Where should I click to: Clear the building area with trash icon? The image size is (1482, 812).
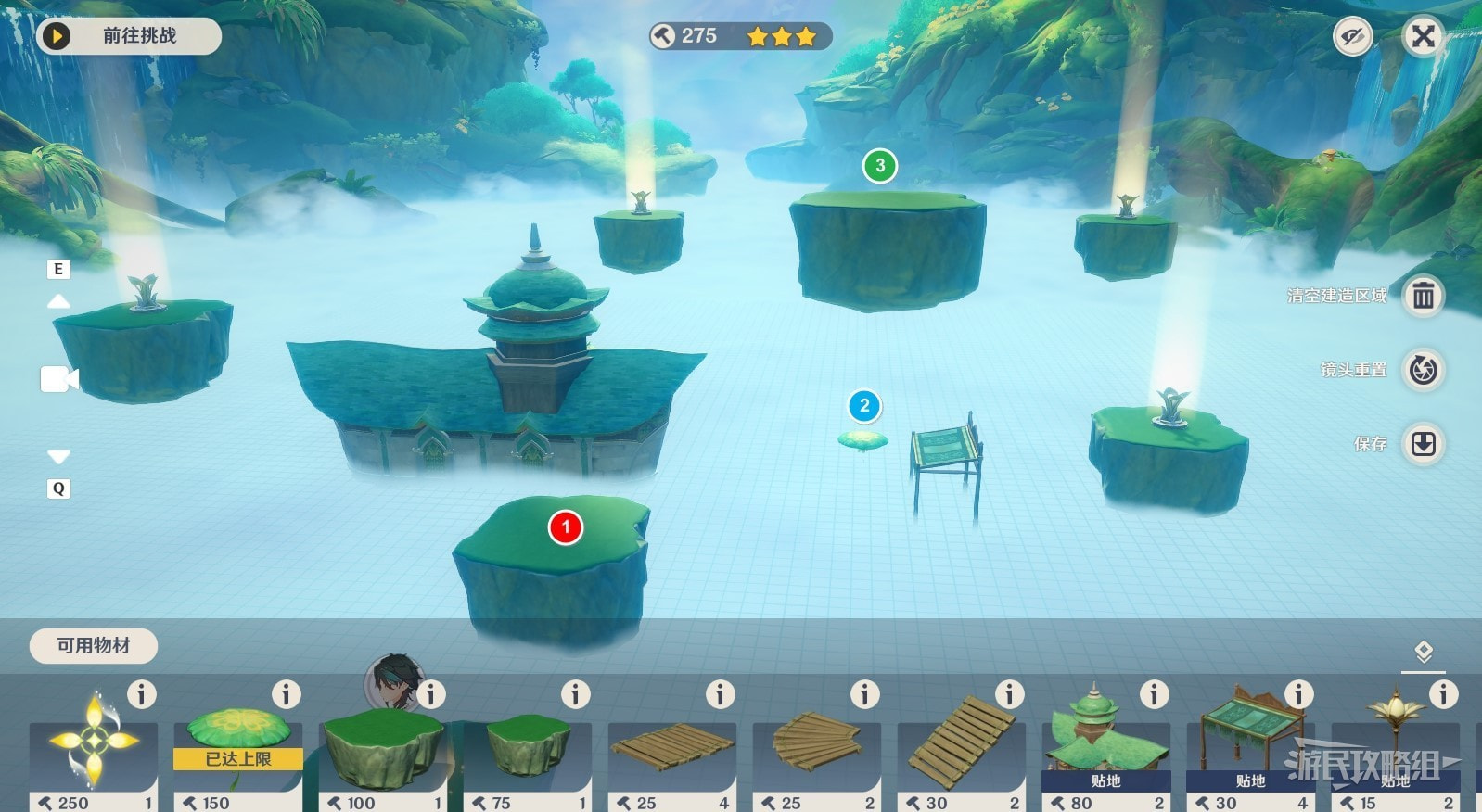click(x=1423, y=297)
